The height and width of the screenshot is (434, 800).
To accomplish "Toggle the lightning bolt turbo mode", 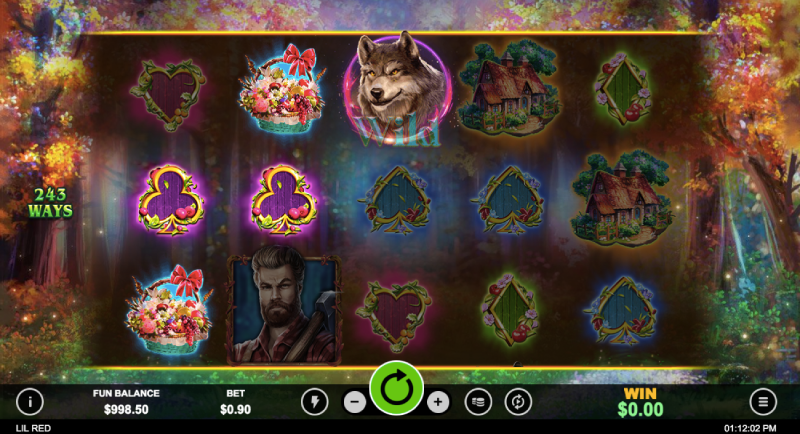I will (x=314, y=402).
